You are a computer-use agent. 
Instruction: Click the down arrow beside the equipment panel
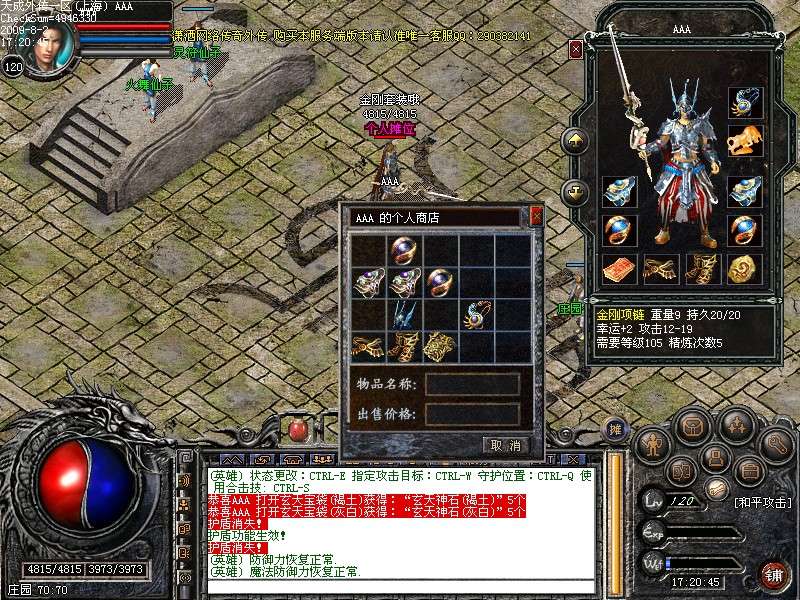(x=575, y=190)
